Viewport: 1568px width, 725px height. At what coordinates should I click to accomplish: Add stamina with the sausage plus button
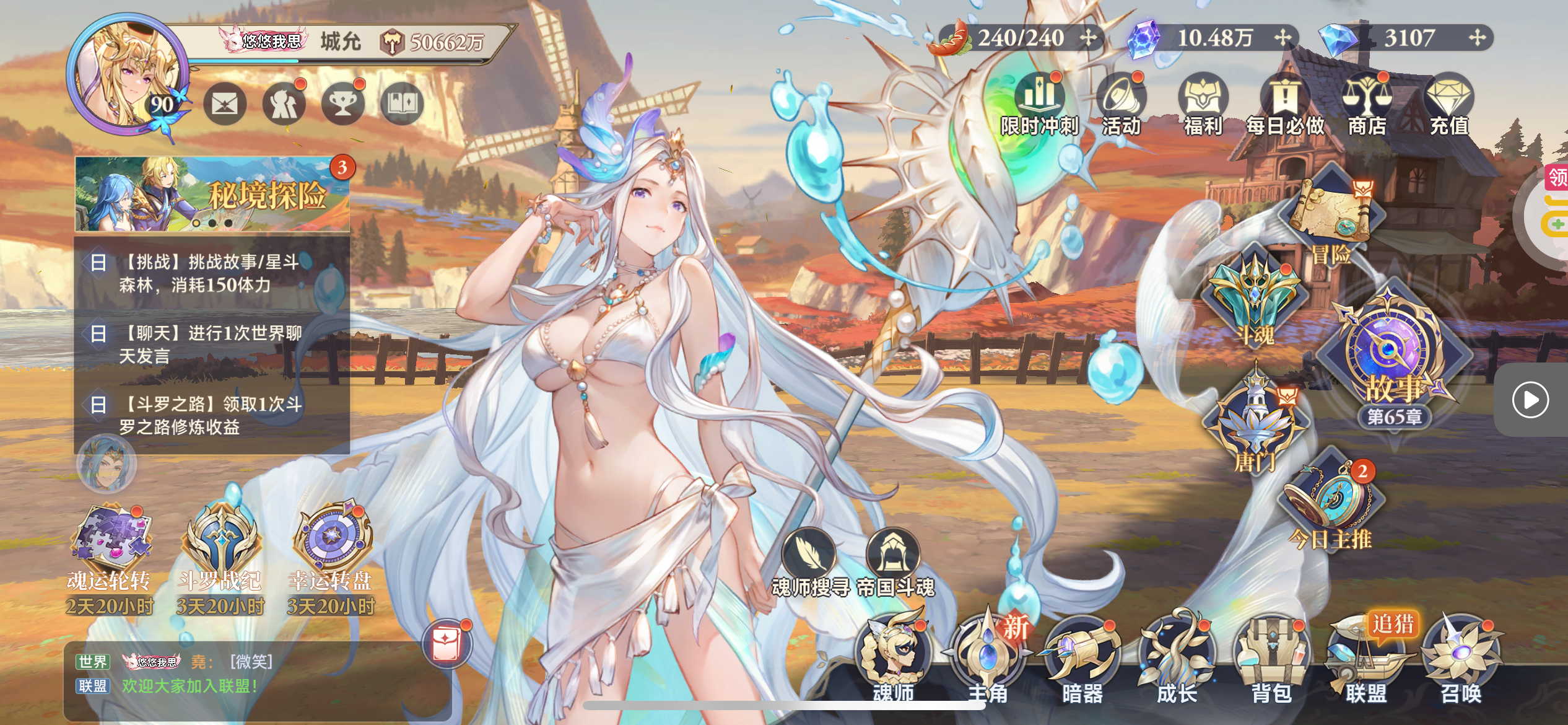[x=1088, y=38]
